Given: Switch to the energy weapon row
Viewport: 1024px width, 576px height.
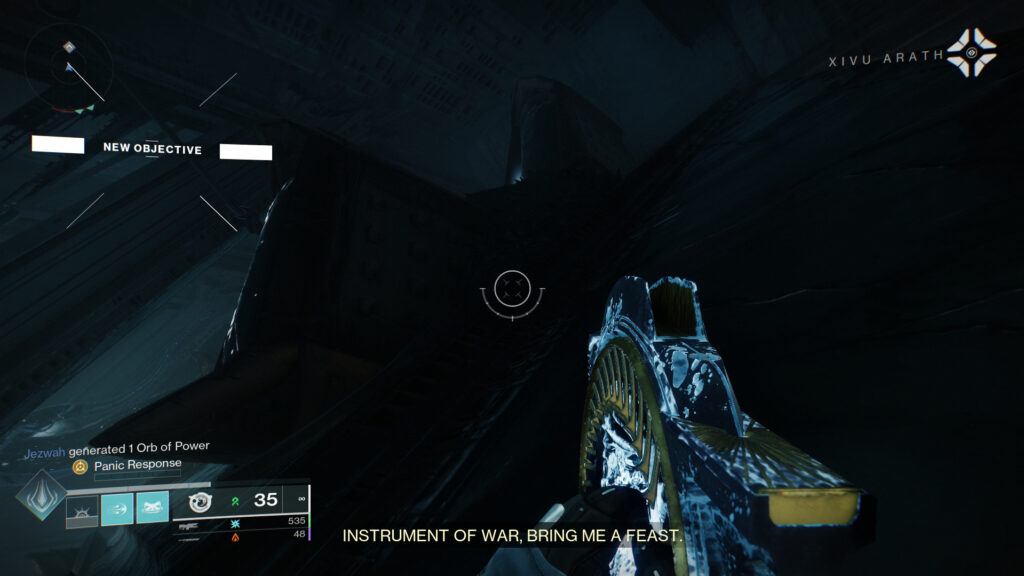Looking at the screenshot, I should click(240, 522).
